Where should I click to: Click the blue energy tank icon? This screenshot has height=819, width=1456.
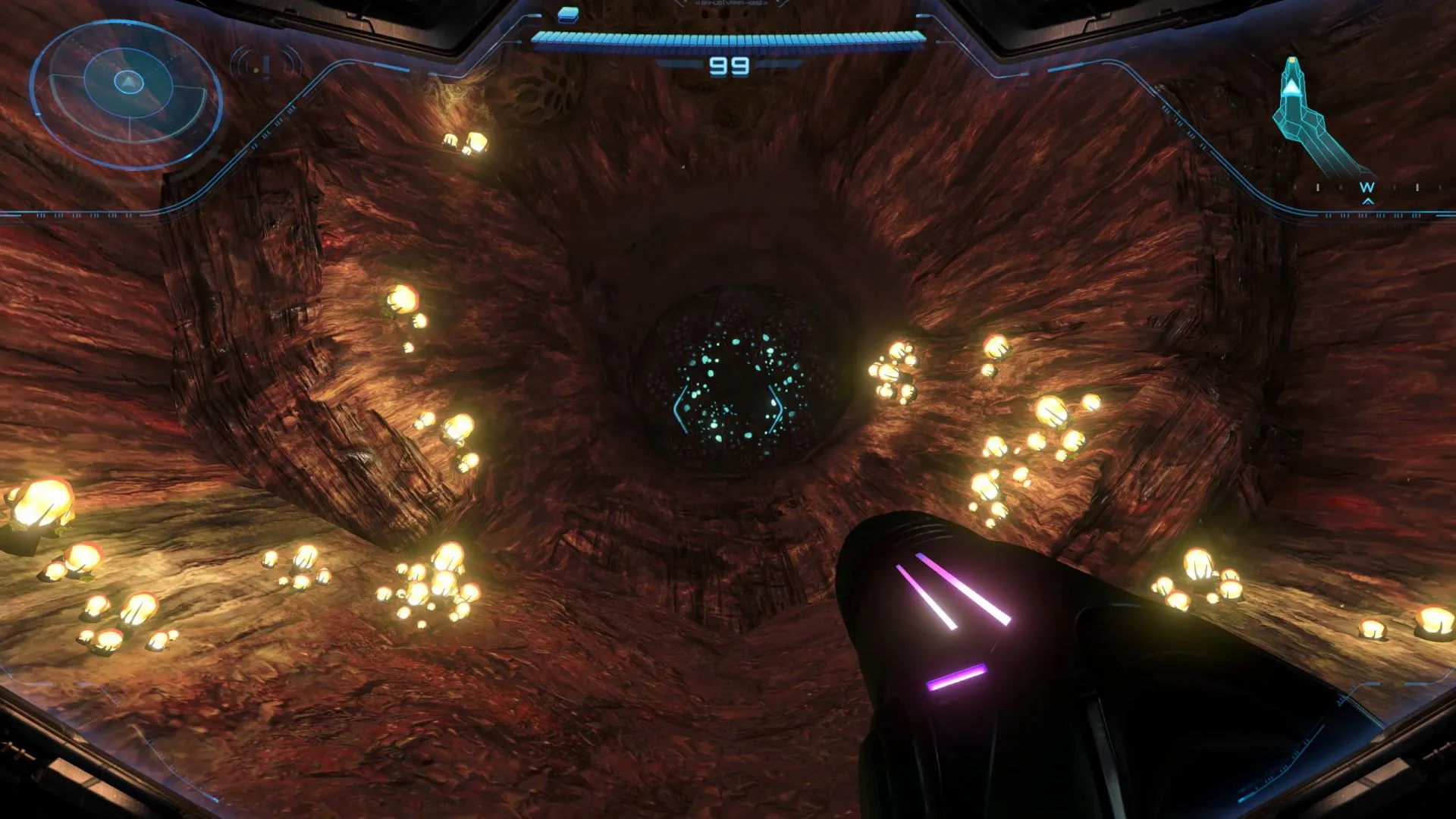coord(568,14)
